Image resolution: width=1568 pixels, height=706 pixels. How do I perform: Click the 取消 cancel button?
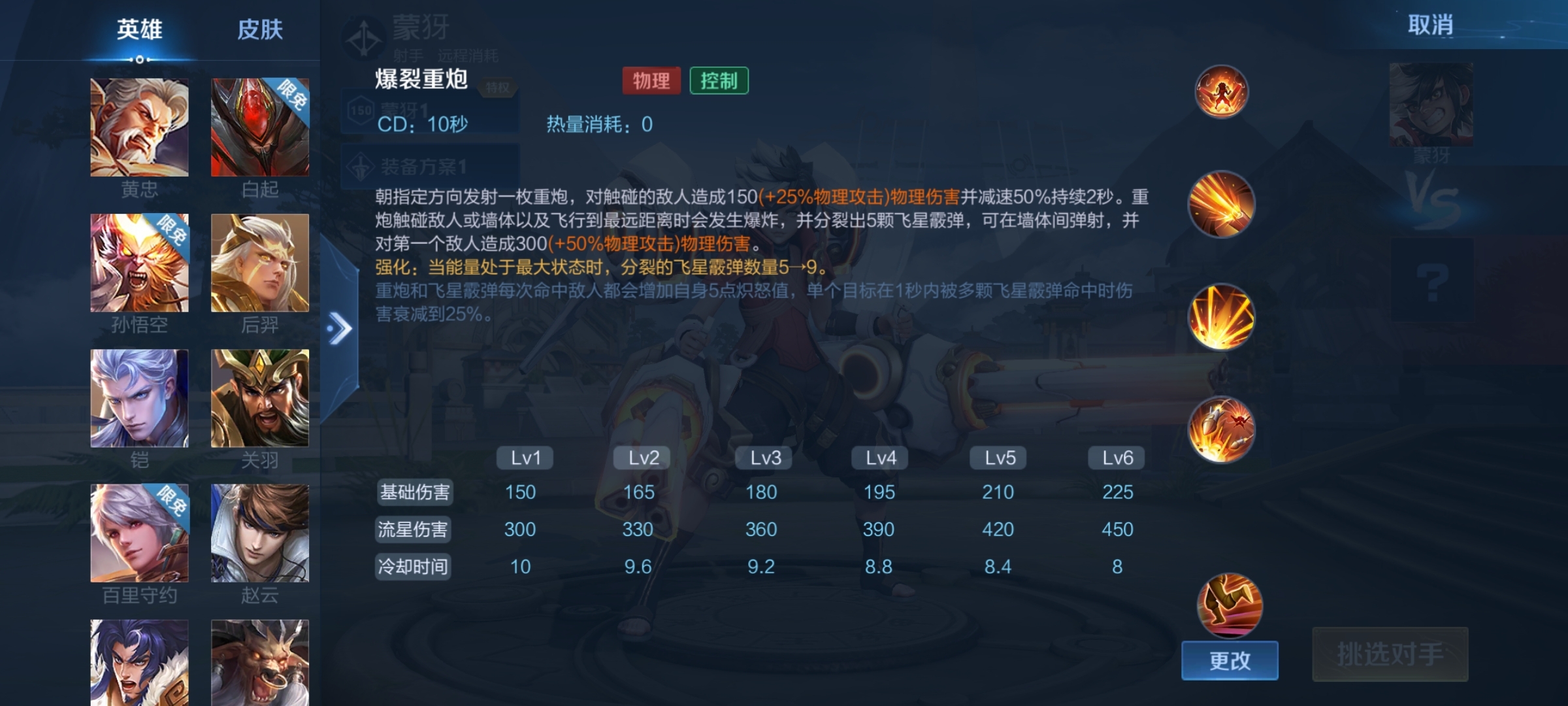point(1430,25)
